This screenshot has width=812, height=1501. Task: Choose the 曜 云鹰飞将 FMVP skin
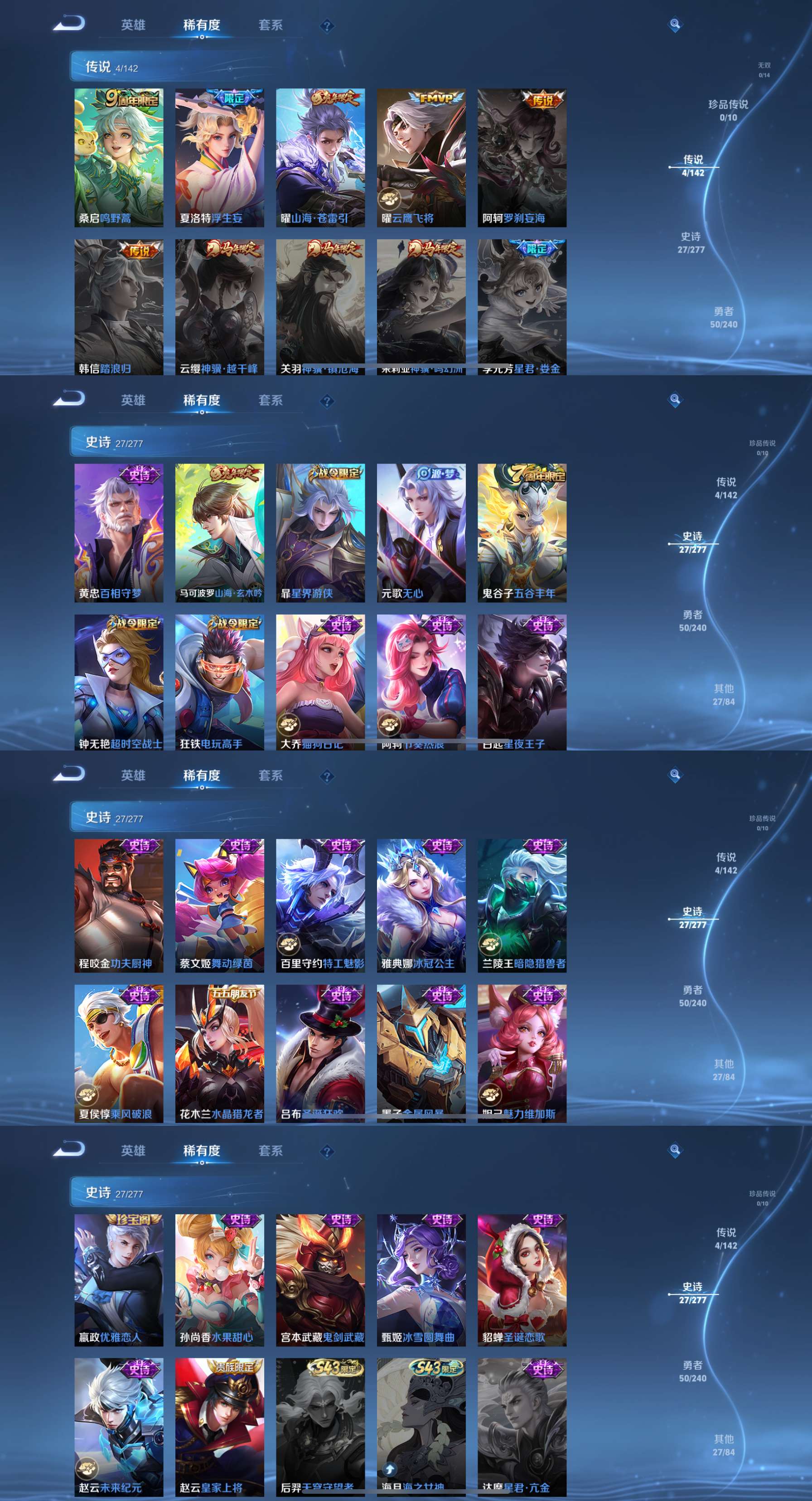(421, 157)
